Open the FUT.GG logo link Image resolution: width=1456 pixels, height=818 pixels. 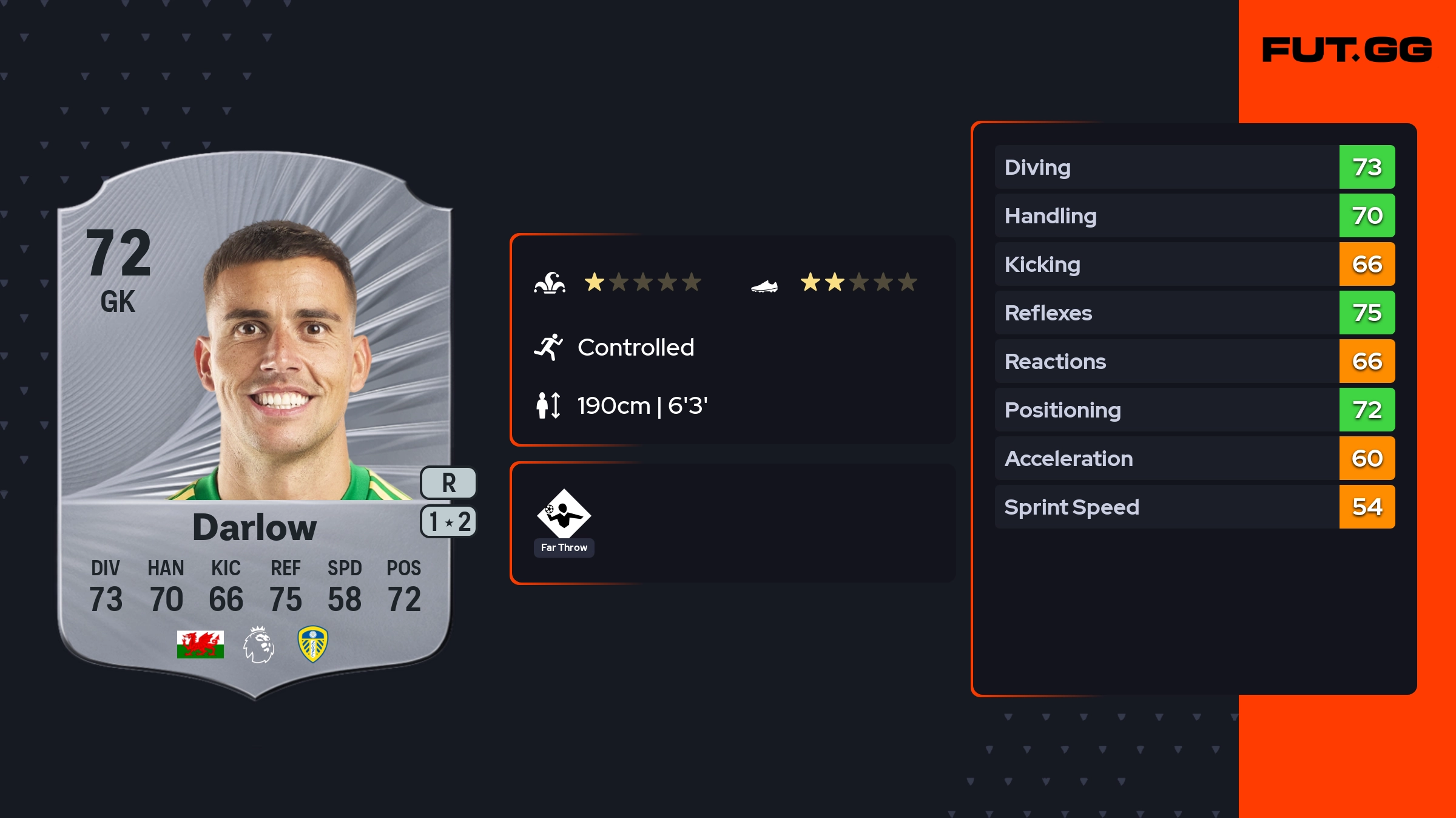[1347, 50]
